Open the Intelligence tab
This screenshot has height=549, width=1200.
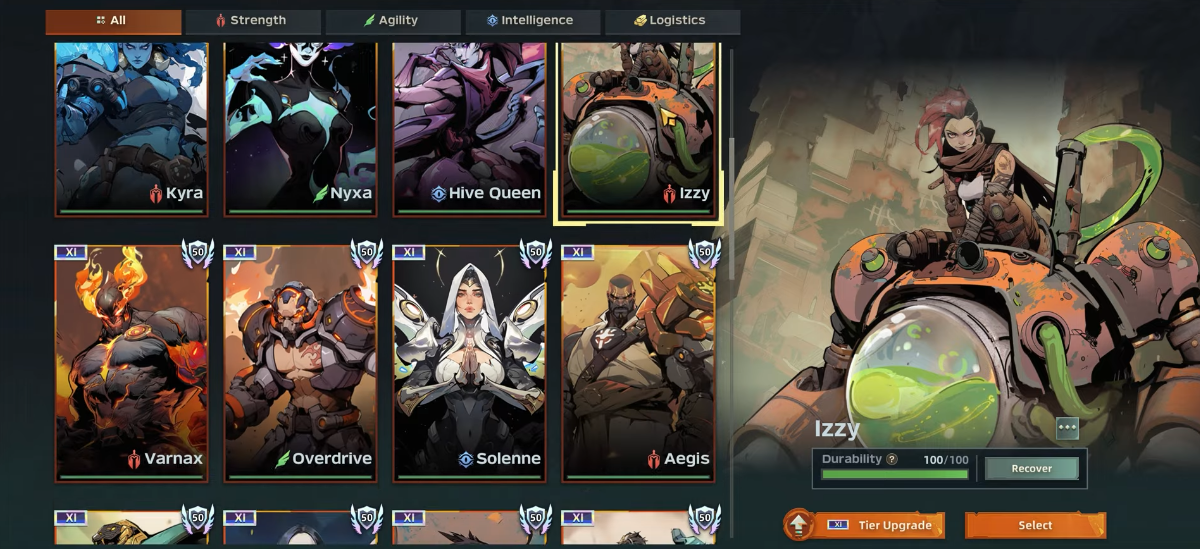531,21
